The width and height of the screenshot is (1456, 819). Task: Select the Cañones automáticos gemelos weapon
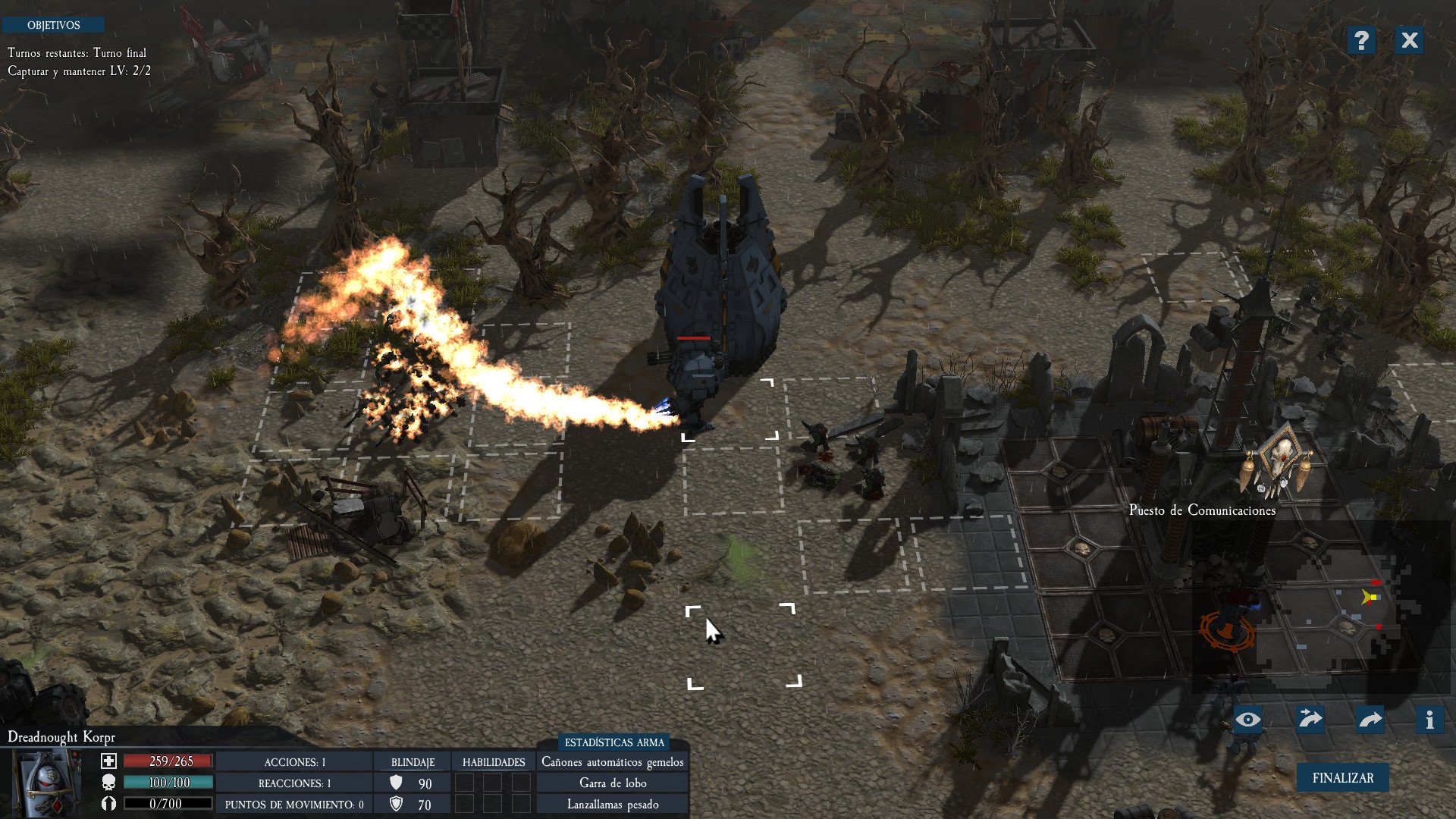[612, 762]
